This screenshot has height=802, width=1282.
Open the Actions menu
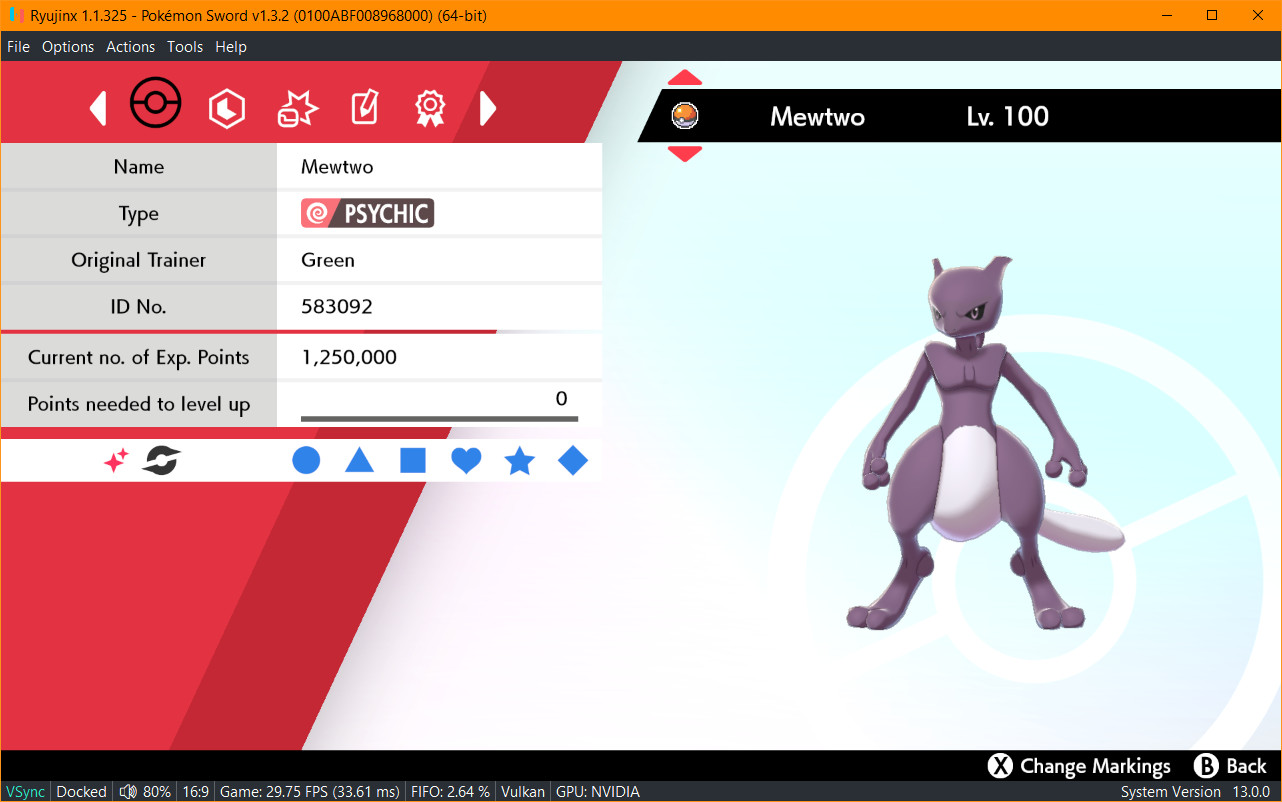[130, 46]
